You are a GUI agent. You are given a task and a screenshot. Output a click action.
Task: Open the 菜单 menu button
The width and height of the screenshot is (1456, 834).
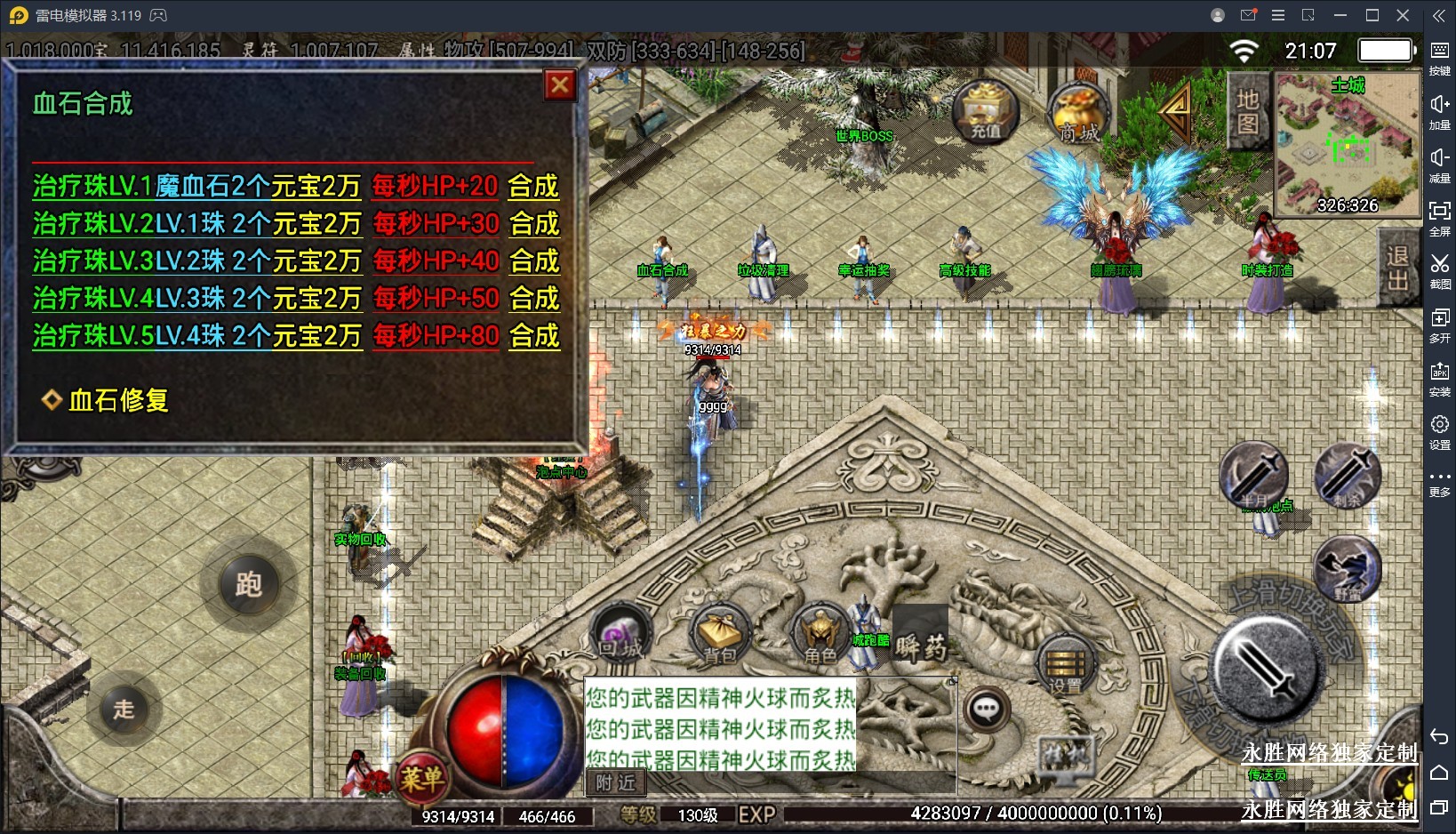[421, 779]
